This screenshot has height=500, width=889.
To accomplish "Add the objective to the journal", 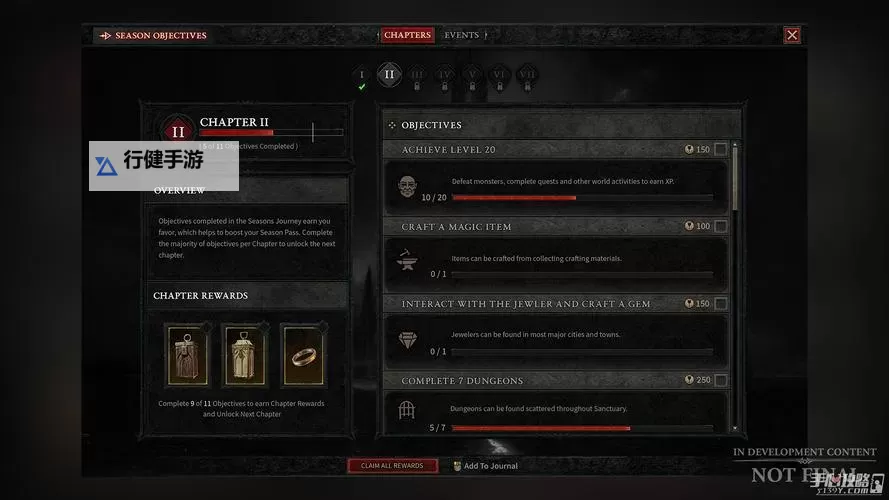I will coord(490,466).
